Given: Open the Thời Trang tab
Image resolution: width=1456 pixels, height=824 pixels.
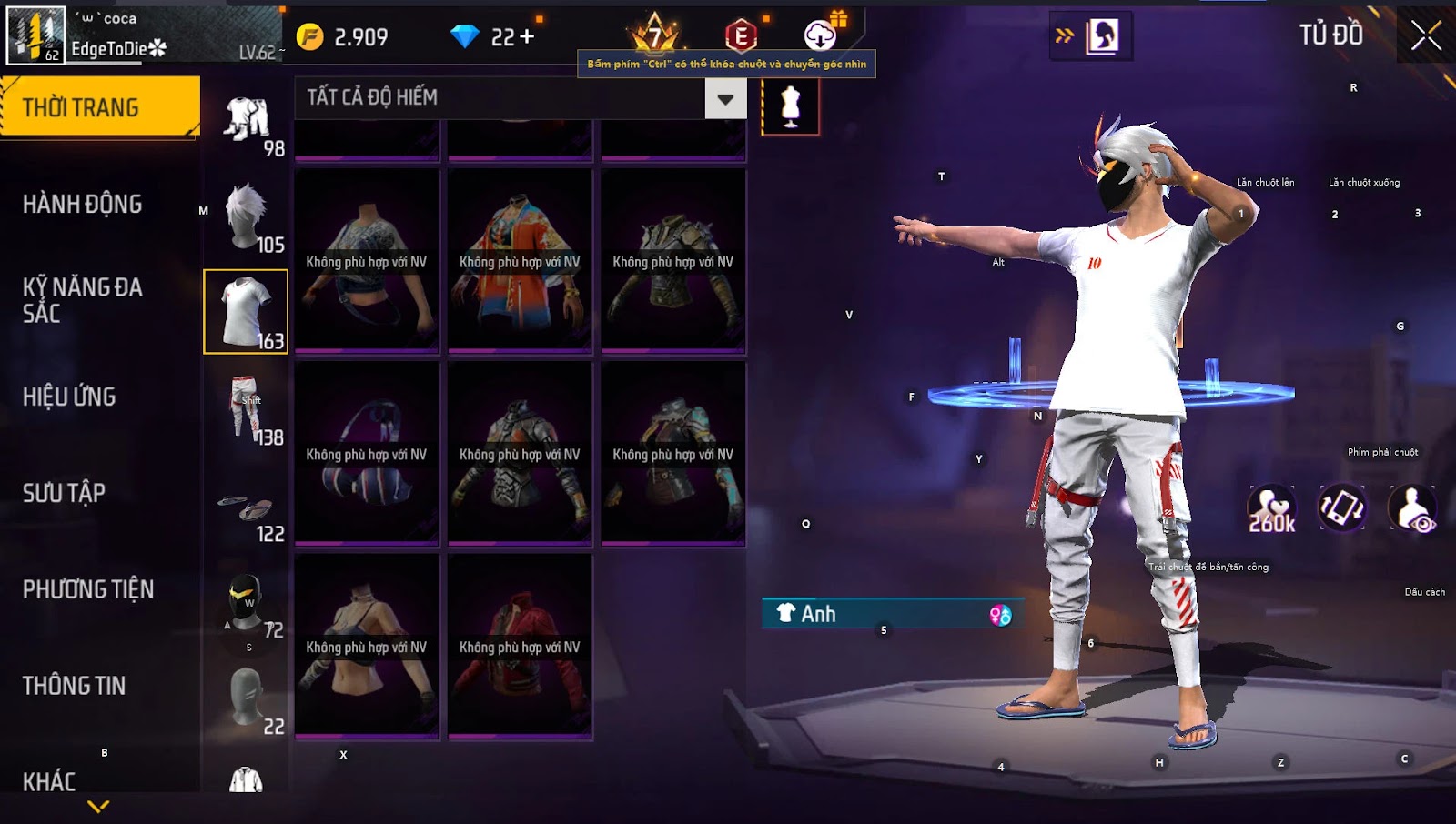Looking at the screenshot, I should tap(99, 106).
